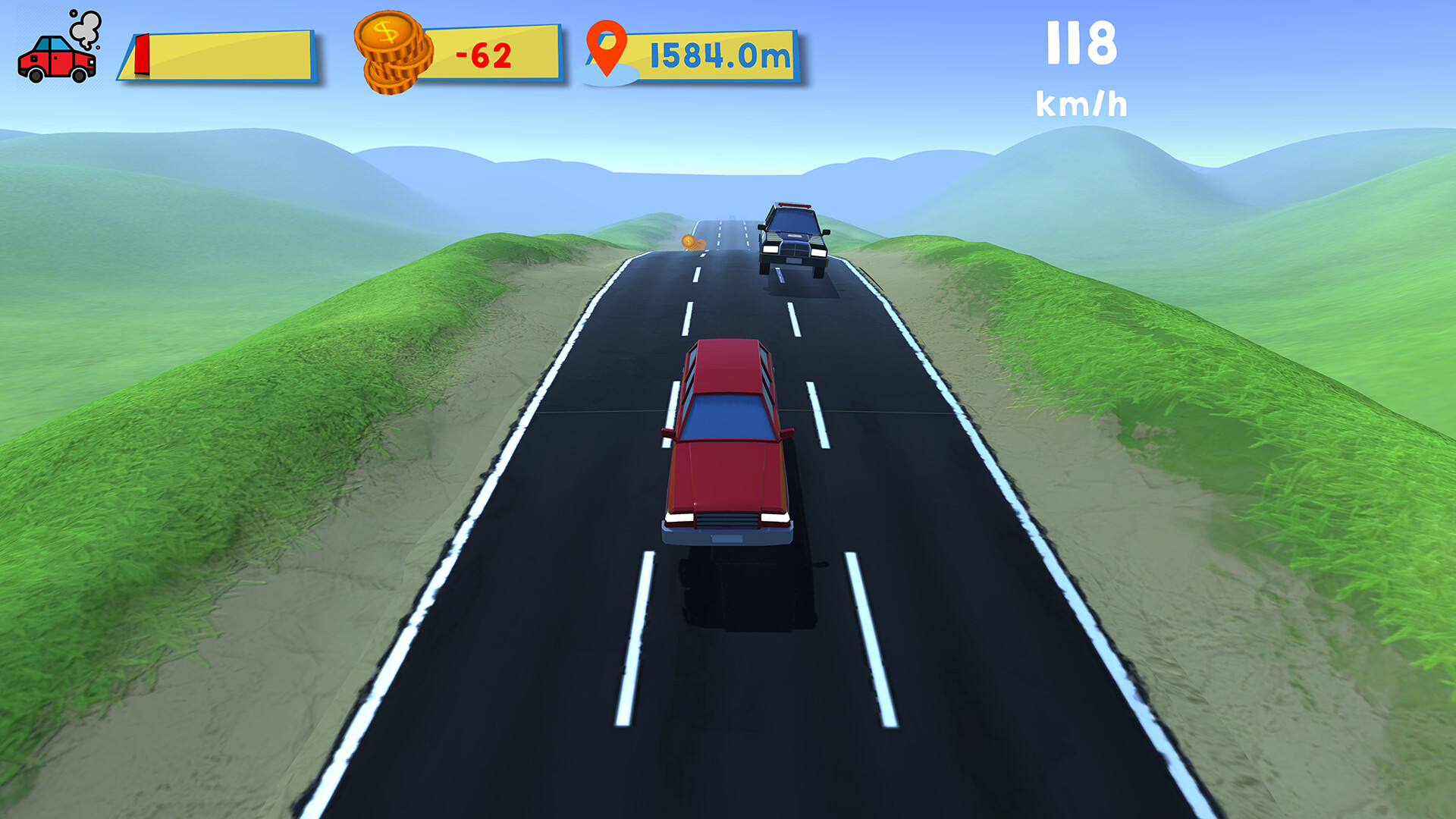Select the coin stack money icon
Image resolution: width=1456 pixels, height=819 pixels.
pyautogui.click(x=391, y=53)
